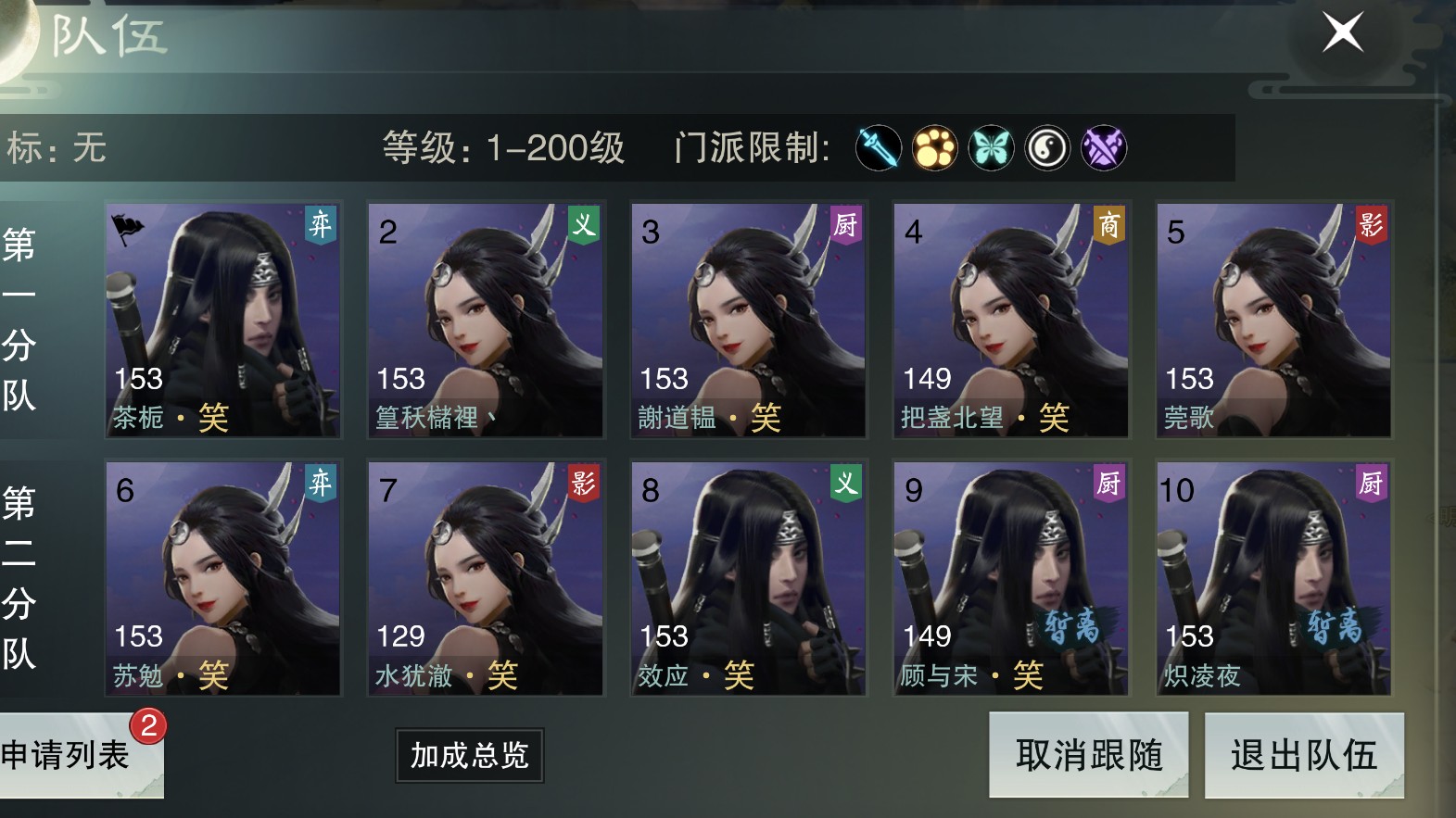This screenshot has height=818, width=1456.
Task: Toggle the butterfly school restriction filter
Action: pyautogui.click(x=990, y=148)
